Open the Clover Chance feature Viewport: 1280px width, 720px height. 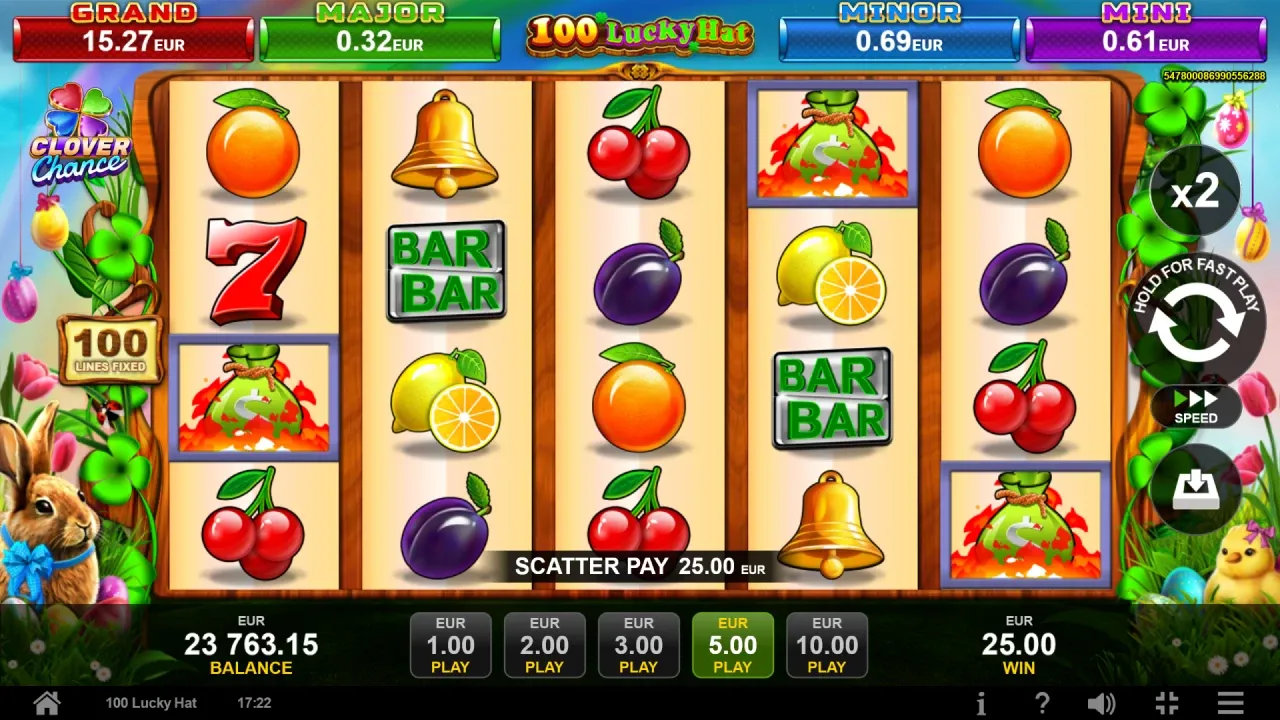pos(80,140)
